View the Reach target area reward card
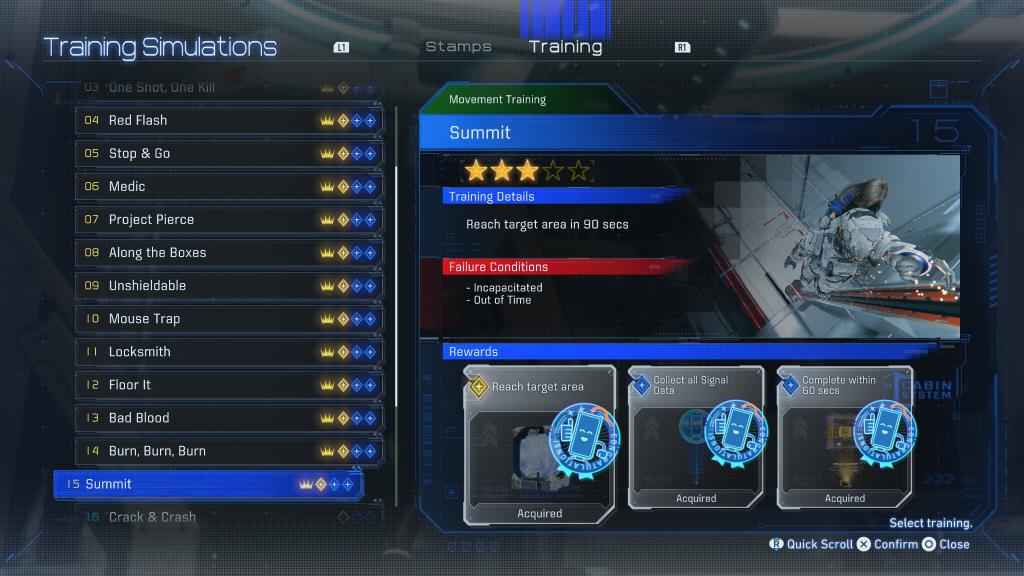The width and height of the screenshot is (1024, 576). point(539,444)
